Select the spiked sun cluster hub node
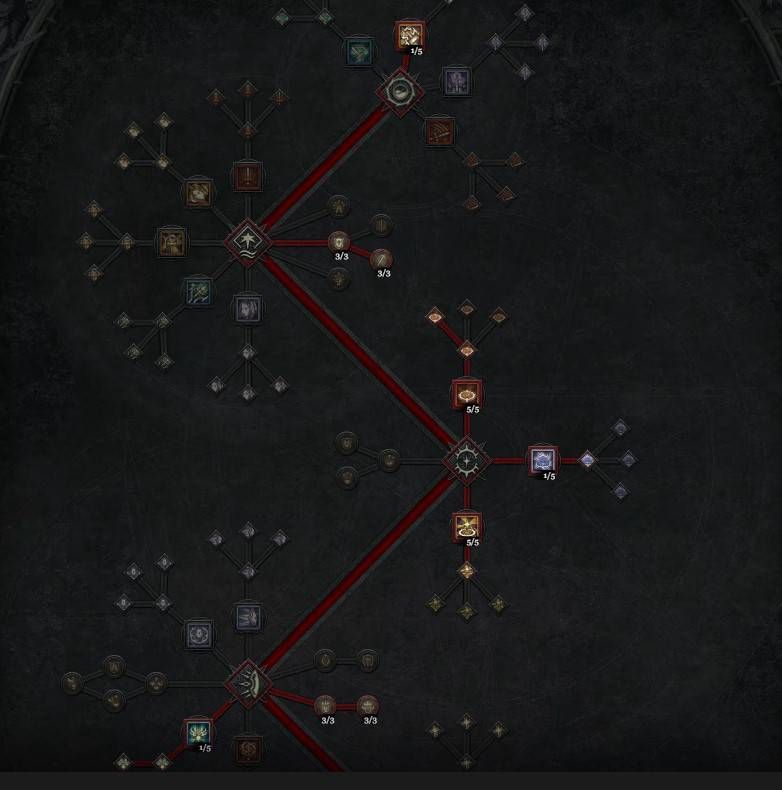Screen dimensions: 782x790 pos(466,460)
